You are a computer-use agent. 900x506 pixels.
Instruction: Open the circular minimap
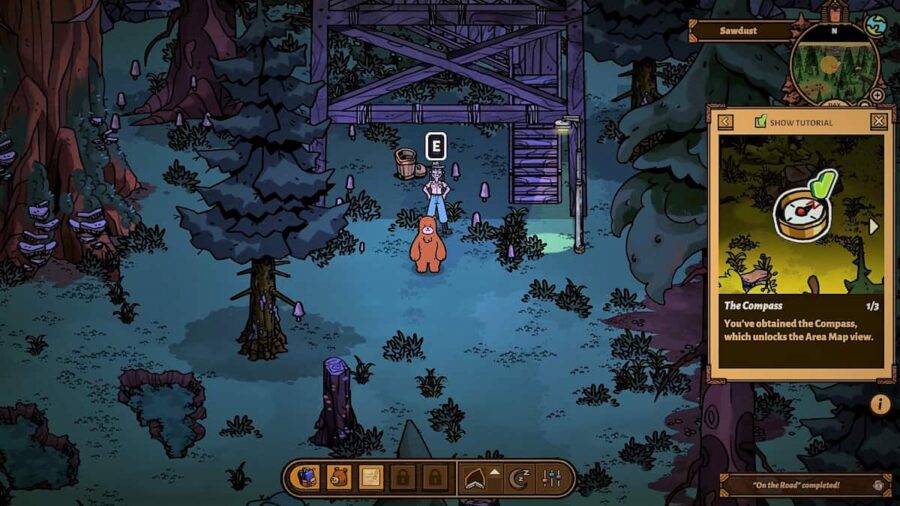click(x=833, y=65)
